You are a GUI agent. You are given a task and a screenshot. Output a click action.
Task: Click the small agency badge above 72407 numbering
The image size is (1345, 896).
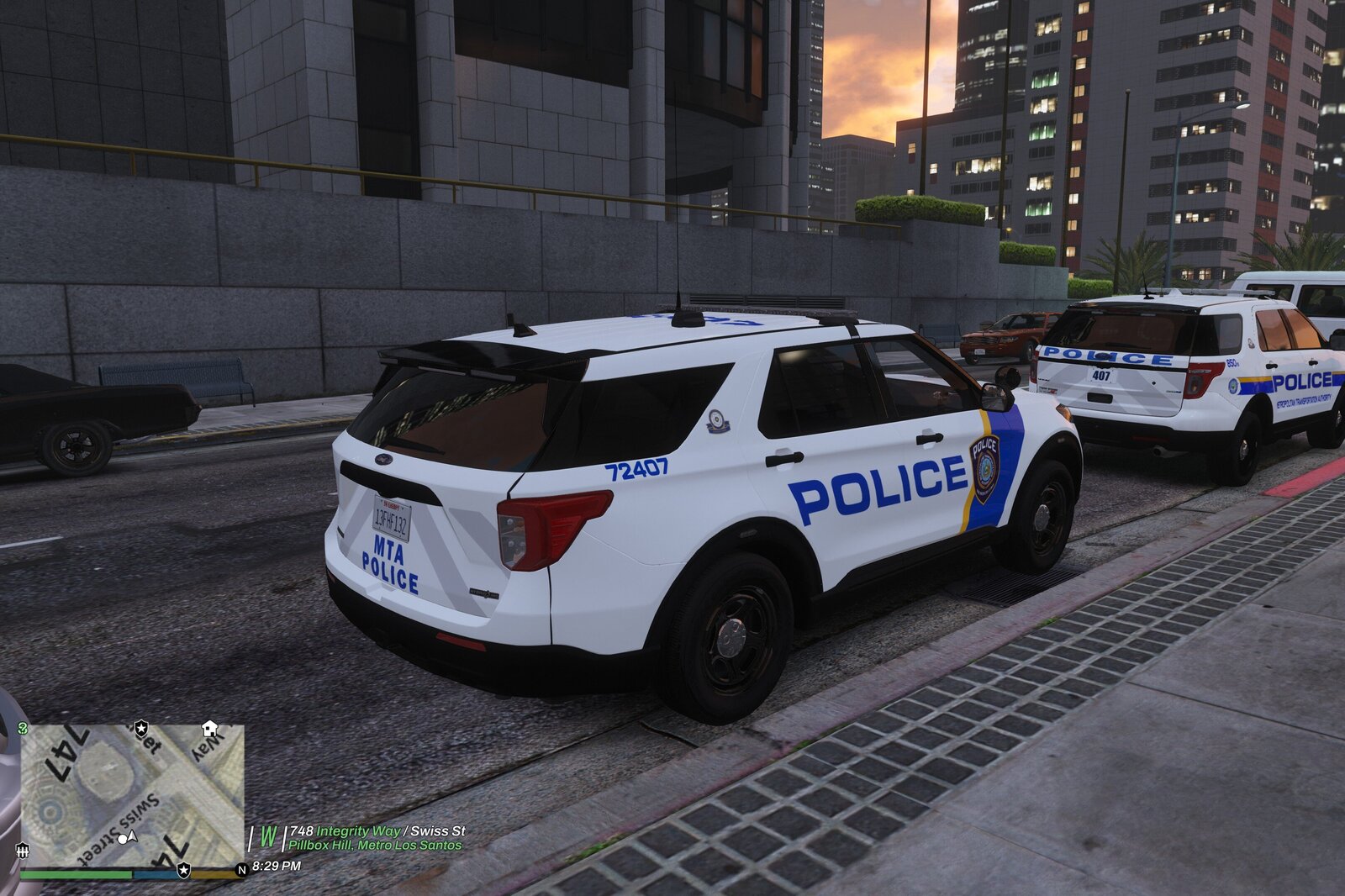pos(717,420)
